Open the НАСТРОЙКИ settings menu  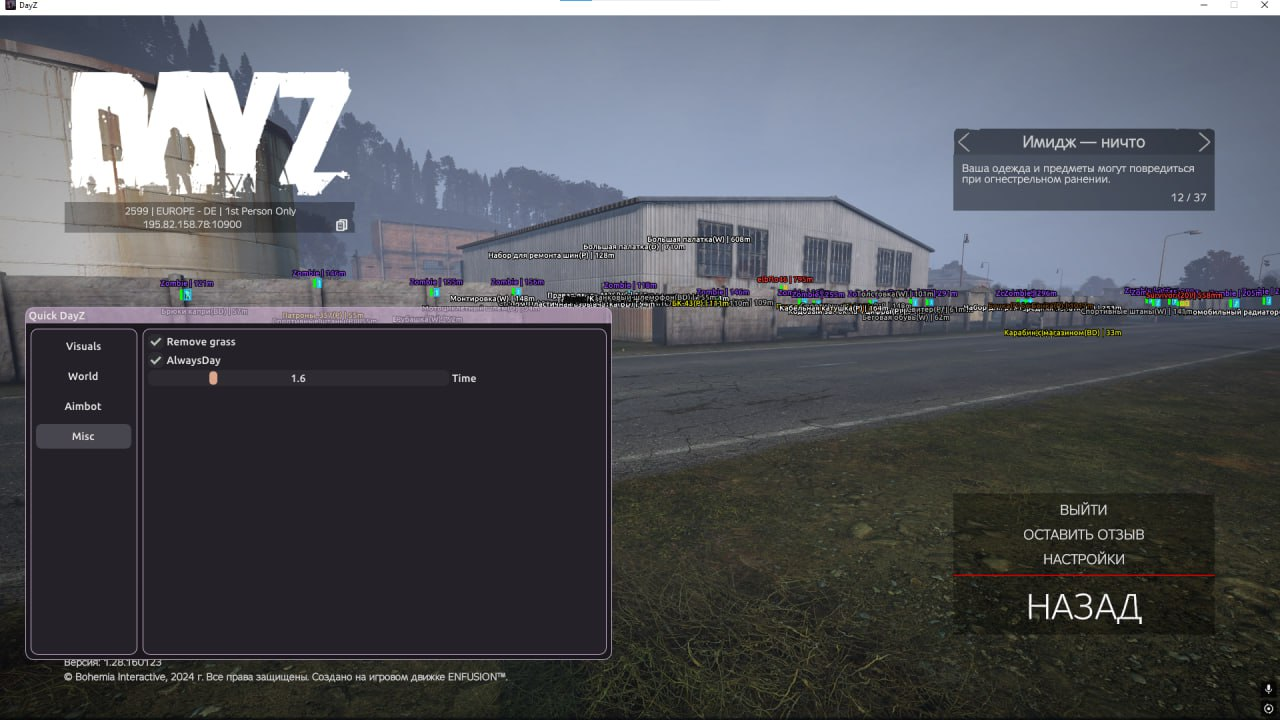tap(1083, 559)
